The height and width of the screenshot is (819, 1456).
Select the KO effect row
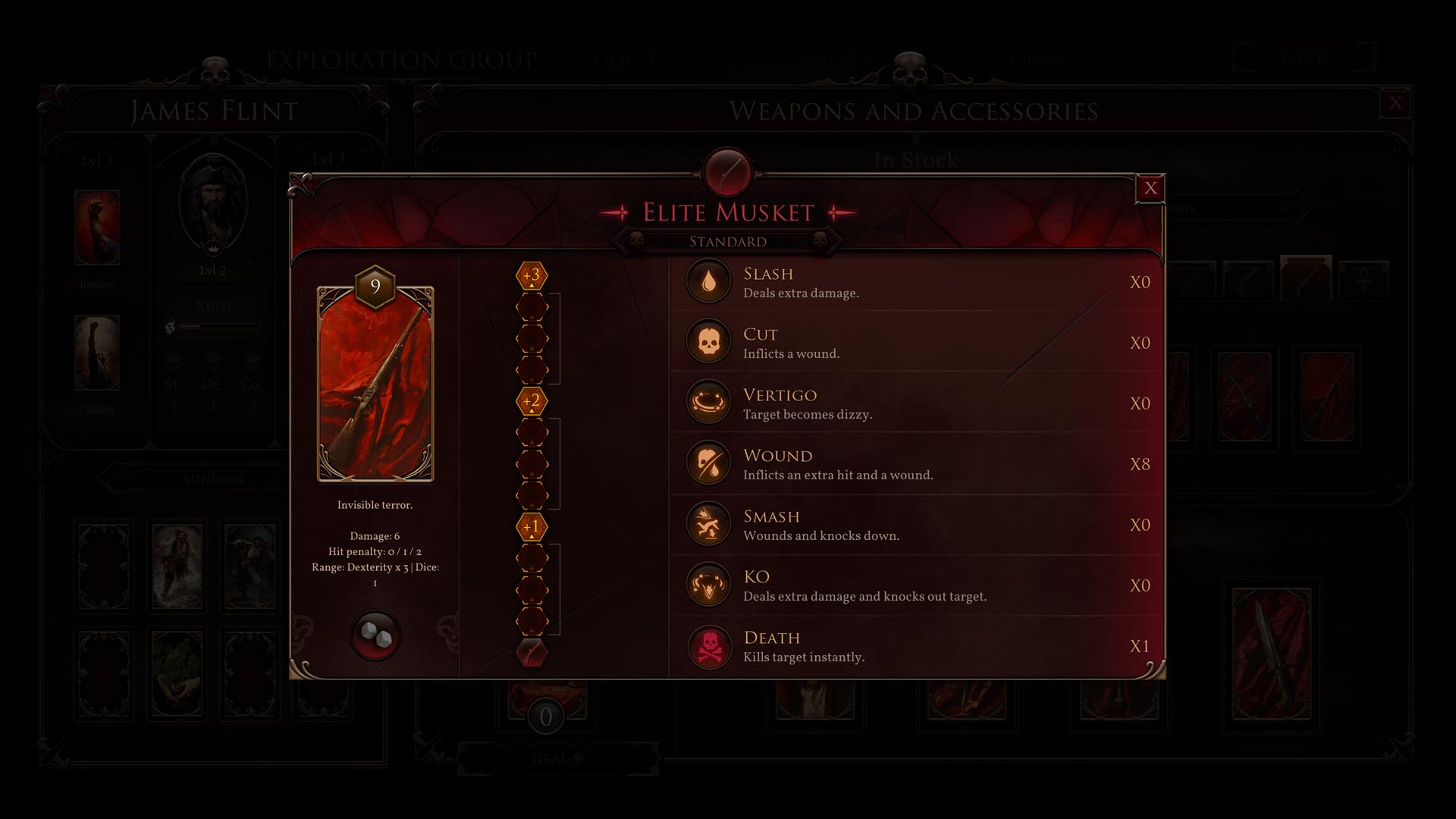(x=916, y=585)
